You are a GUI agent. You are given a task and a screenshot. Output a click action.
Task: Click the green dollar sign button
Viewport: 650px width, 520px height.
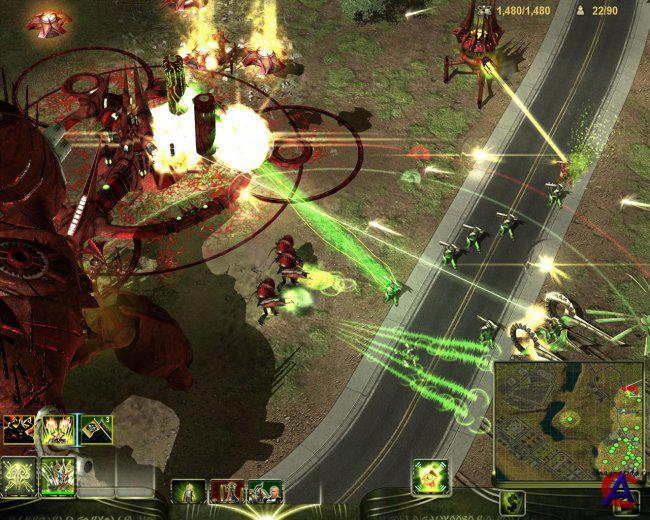pyautogui.click(x=513, y=502)
